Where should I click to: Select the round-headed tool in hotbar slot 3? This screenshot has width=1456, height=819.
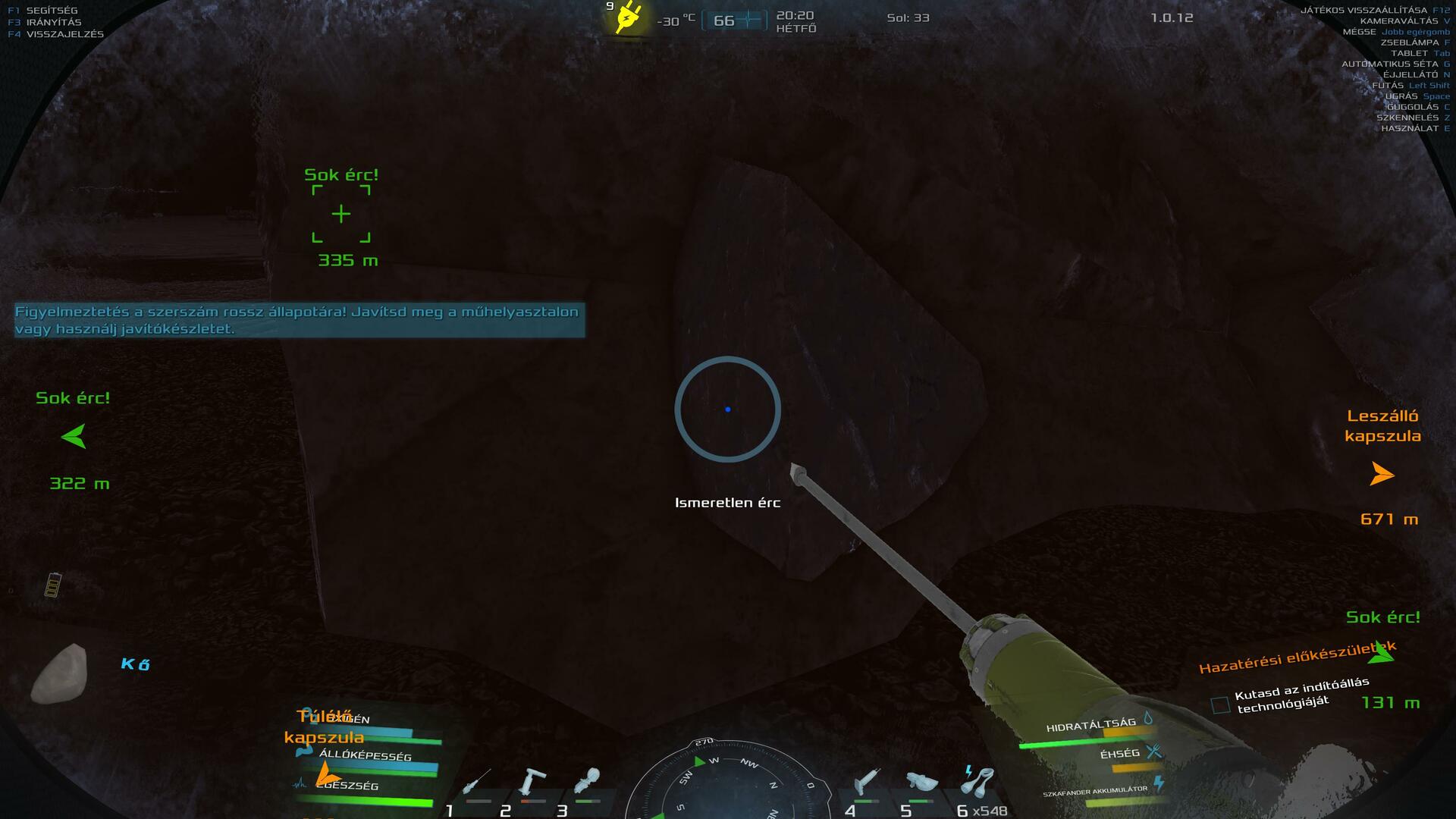pyautogui.click(x=588, y=781)
